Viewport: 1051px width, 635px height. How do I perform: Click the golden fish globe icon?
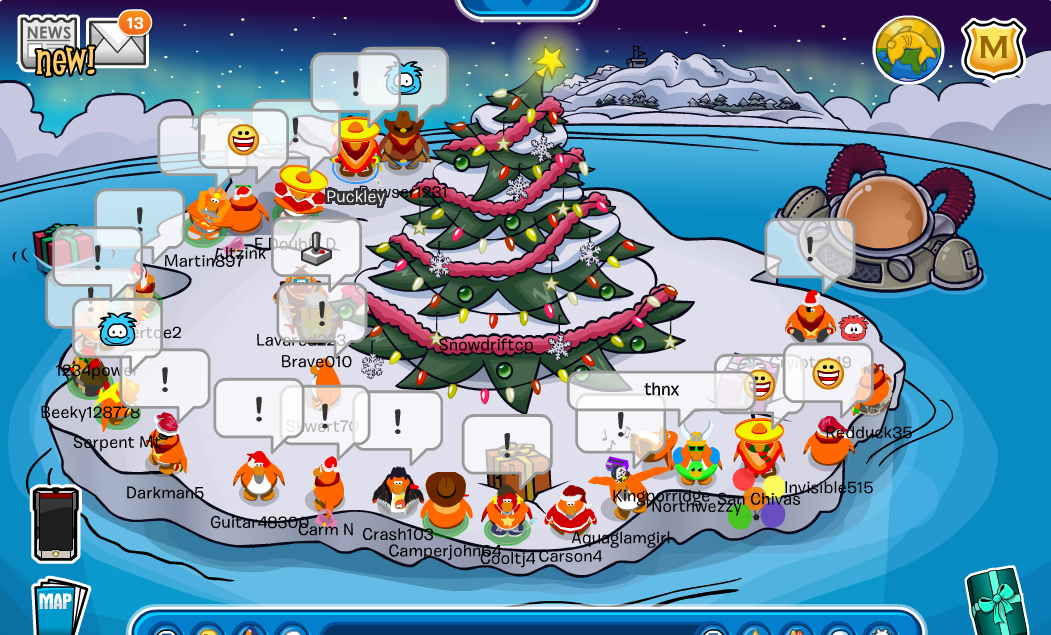click(908, 50)
